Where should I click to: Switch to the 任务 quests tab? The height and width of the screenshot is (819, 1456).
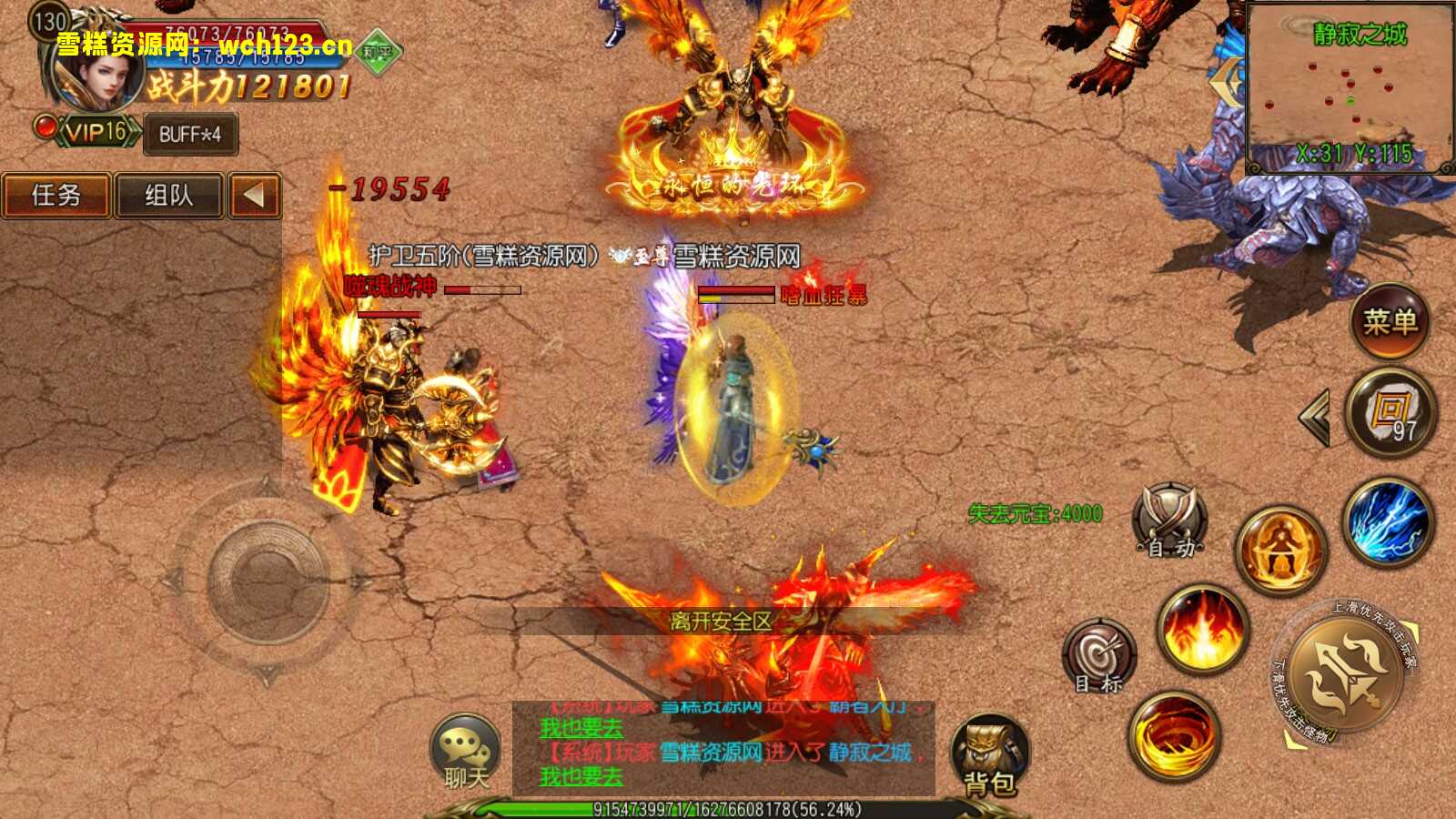pyautogui.click(x=56, y=196)
